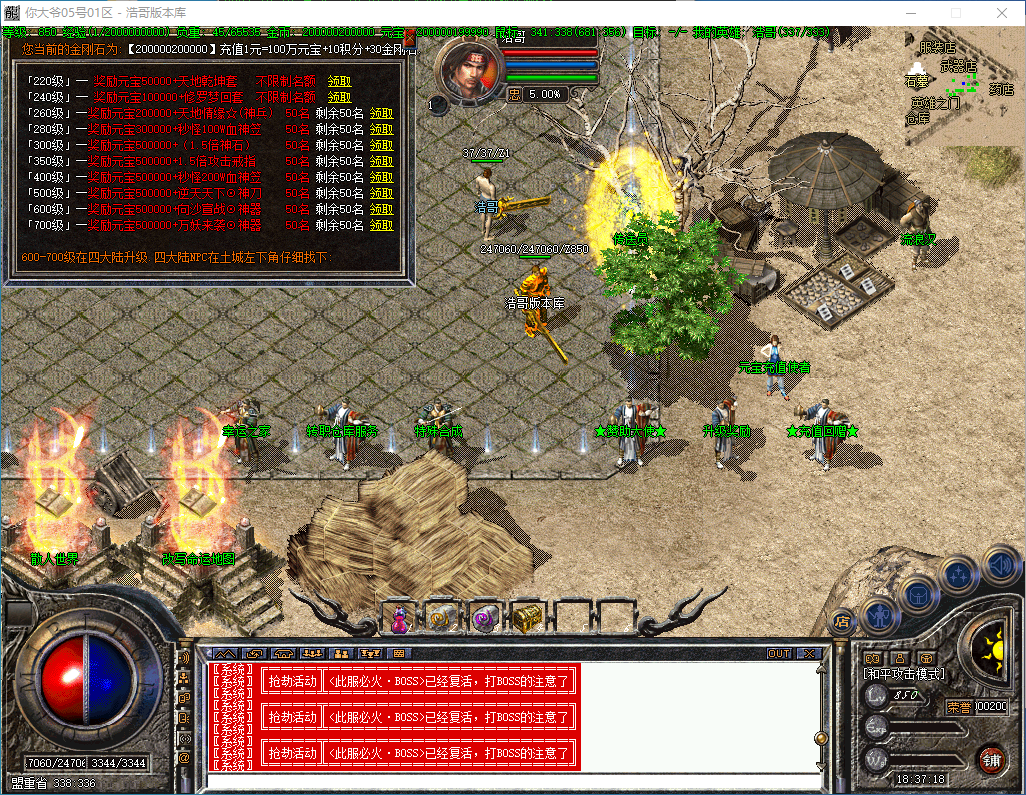The image size is (1026, 795).
Task: Claim the 500级 逆天天下 神刀 reward
Action: click(381, 193)
